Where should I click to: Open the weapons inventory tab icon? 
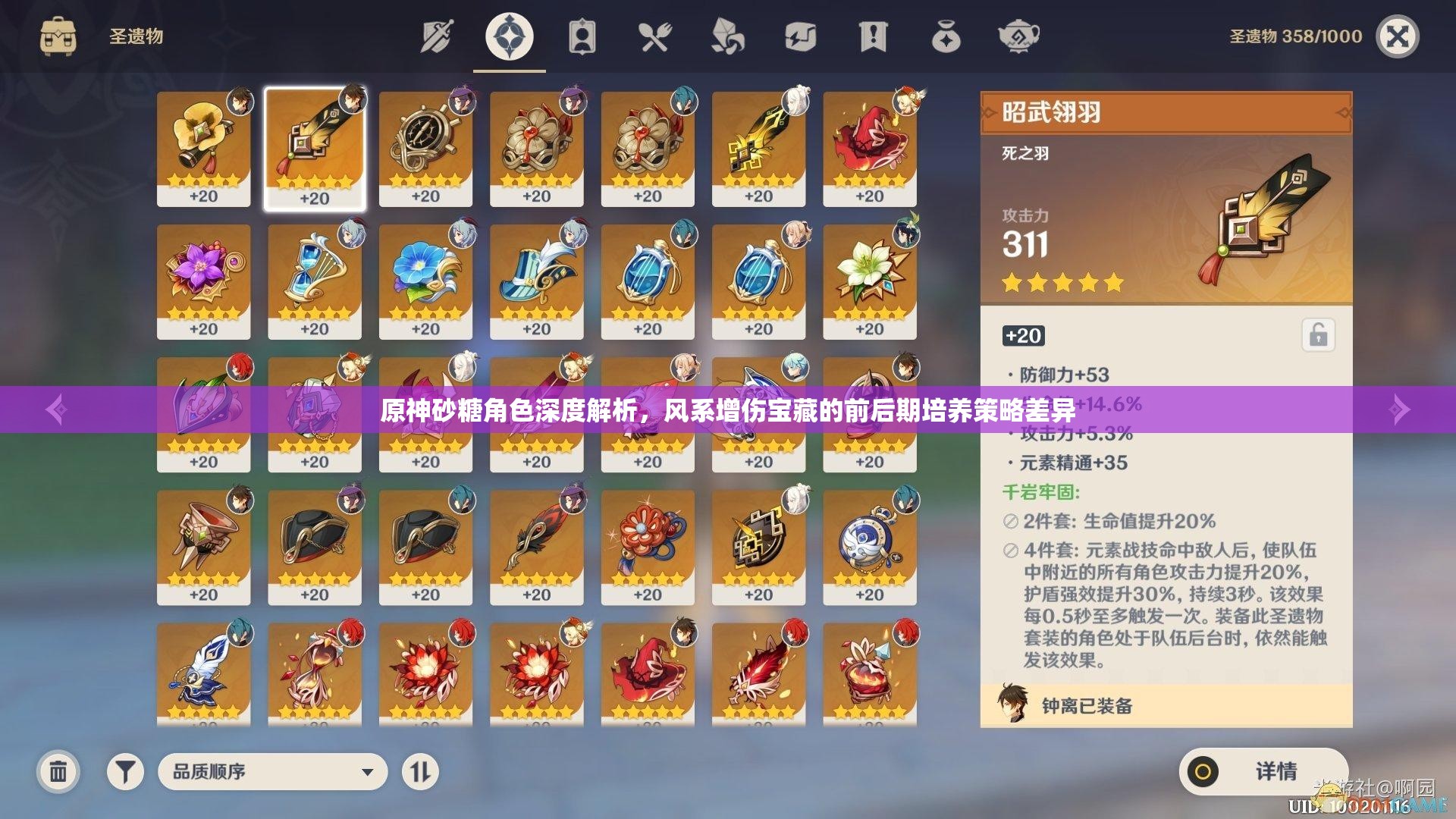(436, 34)
